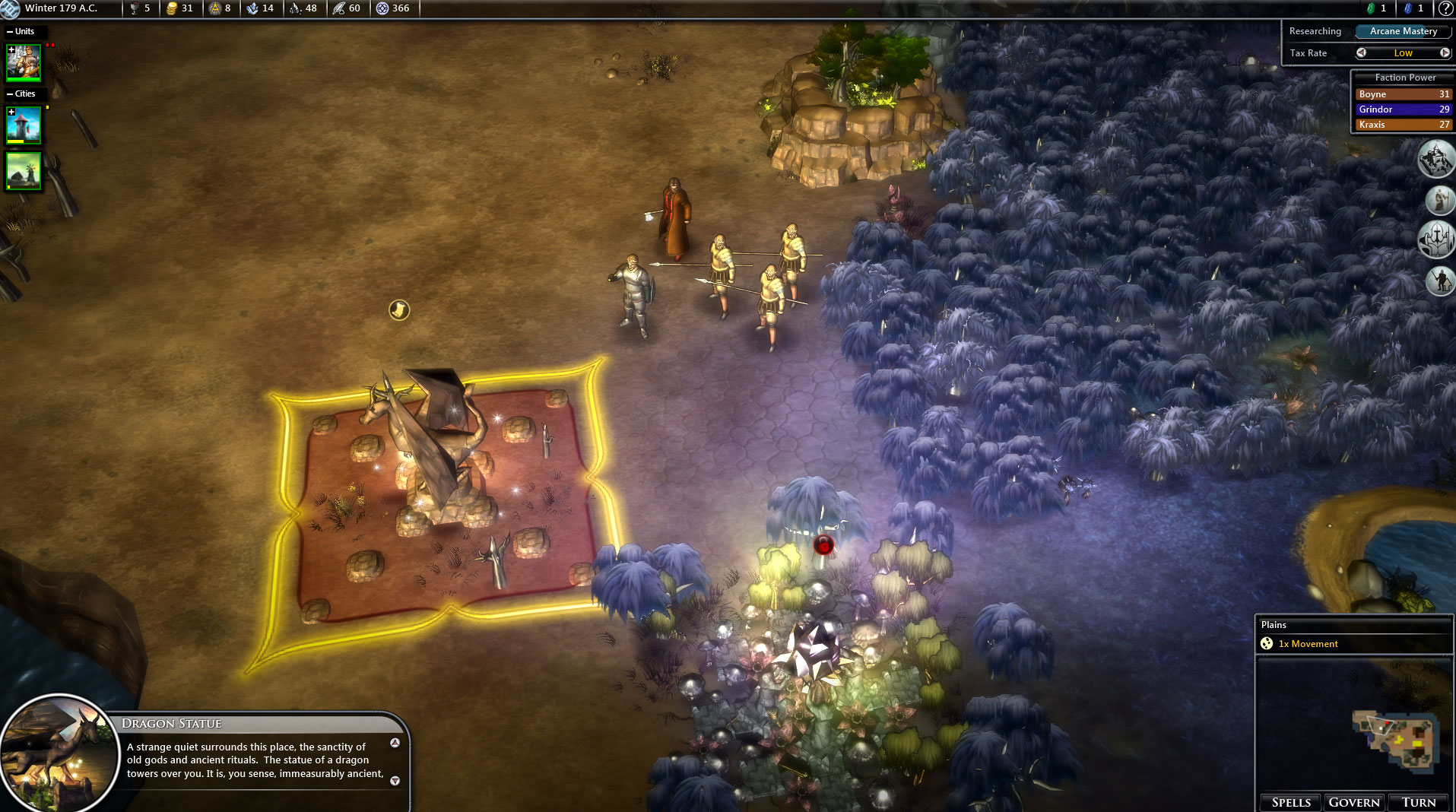Screen dimensions: 1456x812
Task: Click the island on the minimap
Action: [x=1397, y=738]
